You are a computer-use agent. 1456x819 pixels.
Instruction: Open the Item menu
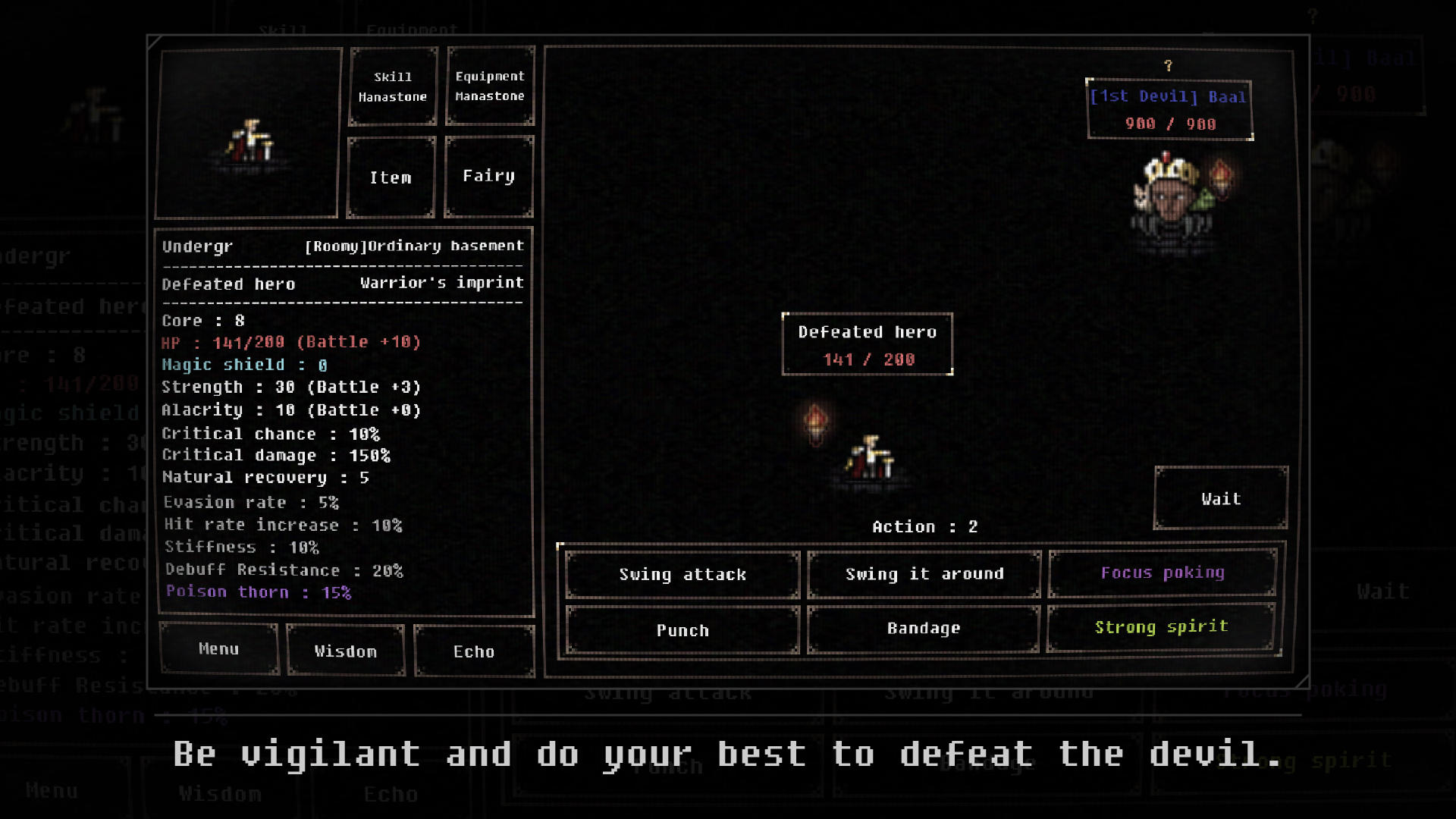[391, 177]
